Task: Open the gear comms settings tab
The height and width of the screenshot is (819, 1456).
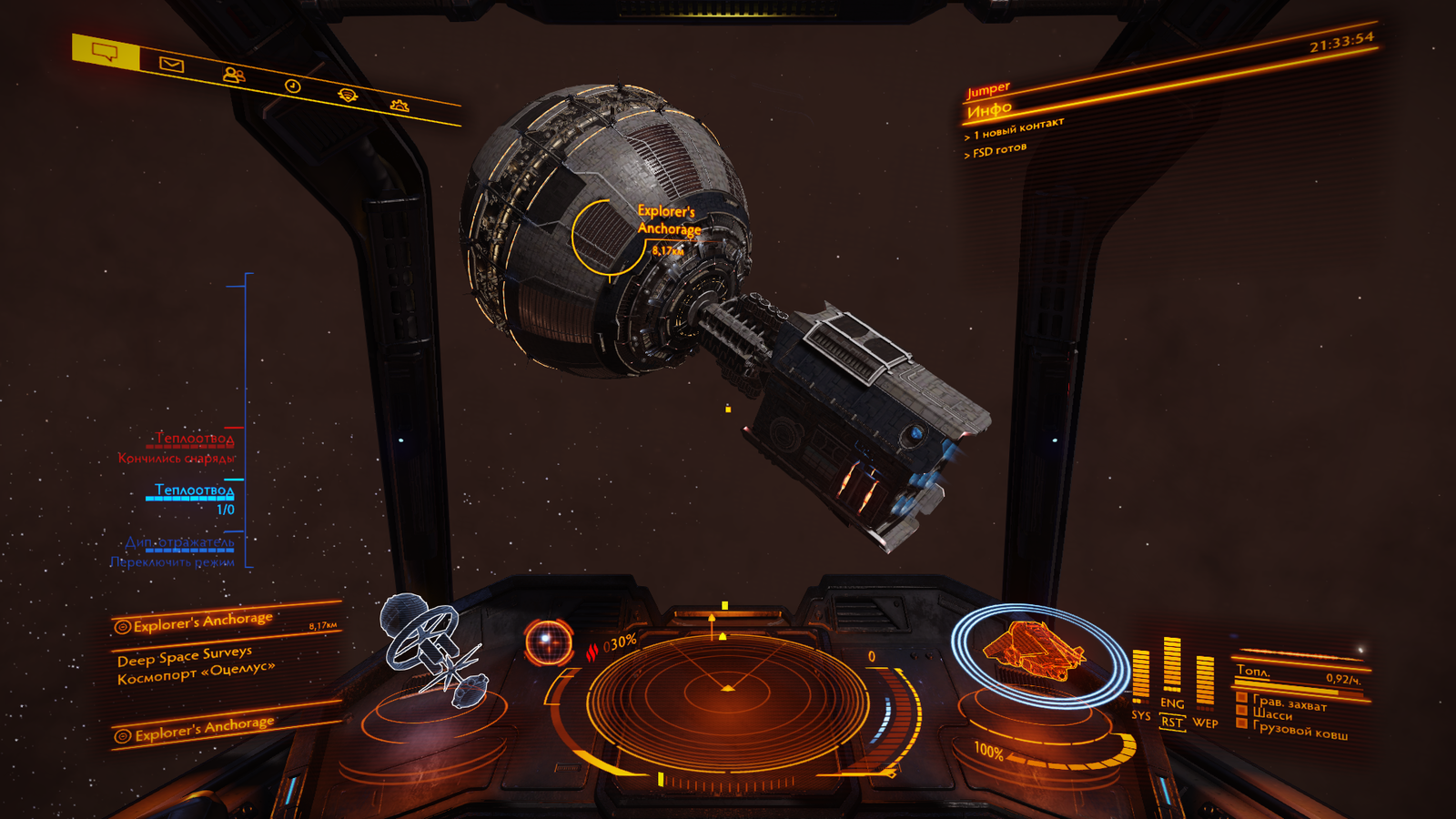Action: (399, 106)
